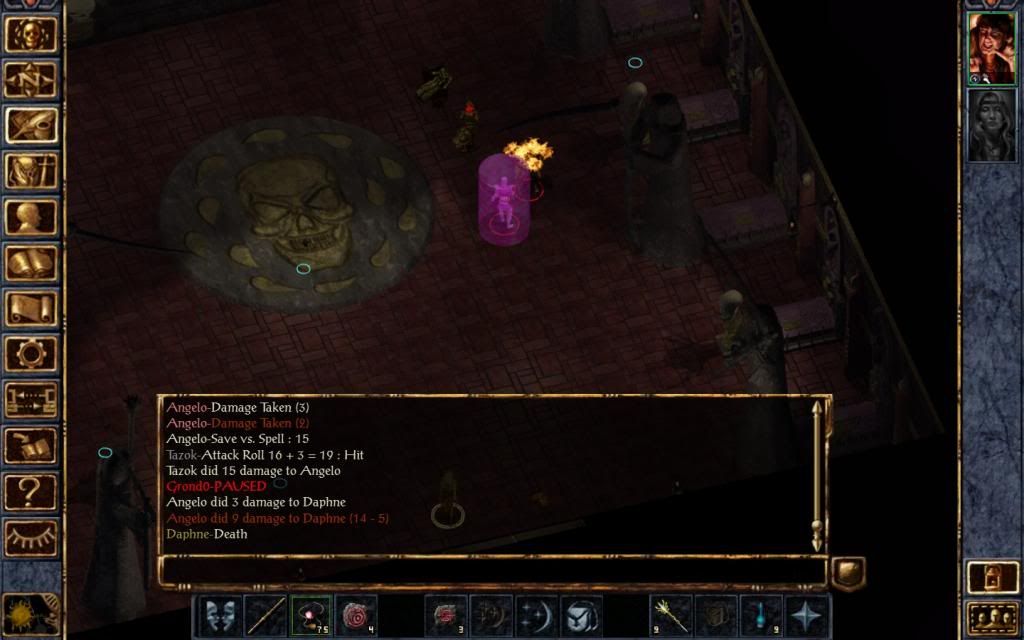This screenshot has width=1024, height=640.
Task: Open the mage spellbook
Action: pos(31,263)
